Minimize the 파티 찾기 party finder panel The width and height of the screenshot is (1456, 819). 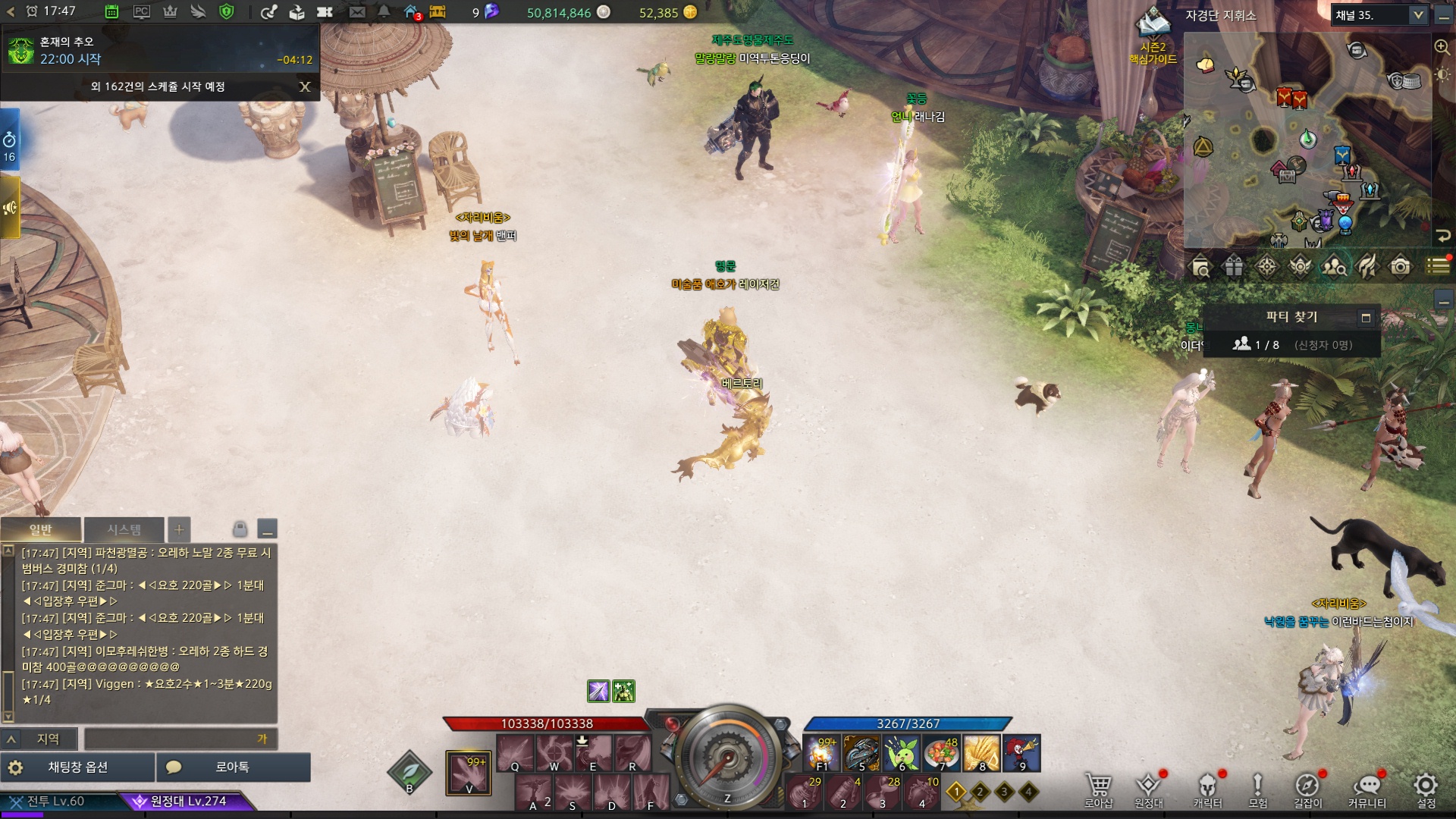(1366, 318)
